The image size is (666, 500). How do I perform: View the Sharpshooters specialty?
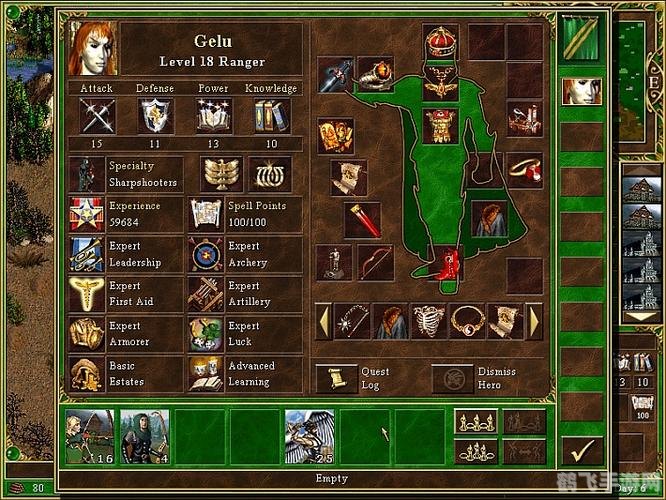click(x=87, y=173)
